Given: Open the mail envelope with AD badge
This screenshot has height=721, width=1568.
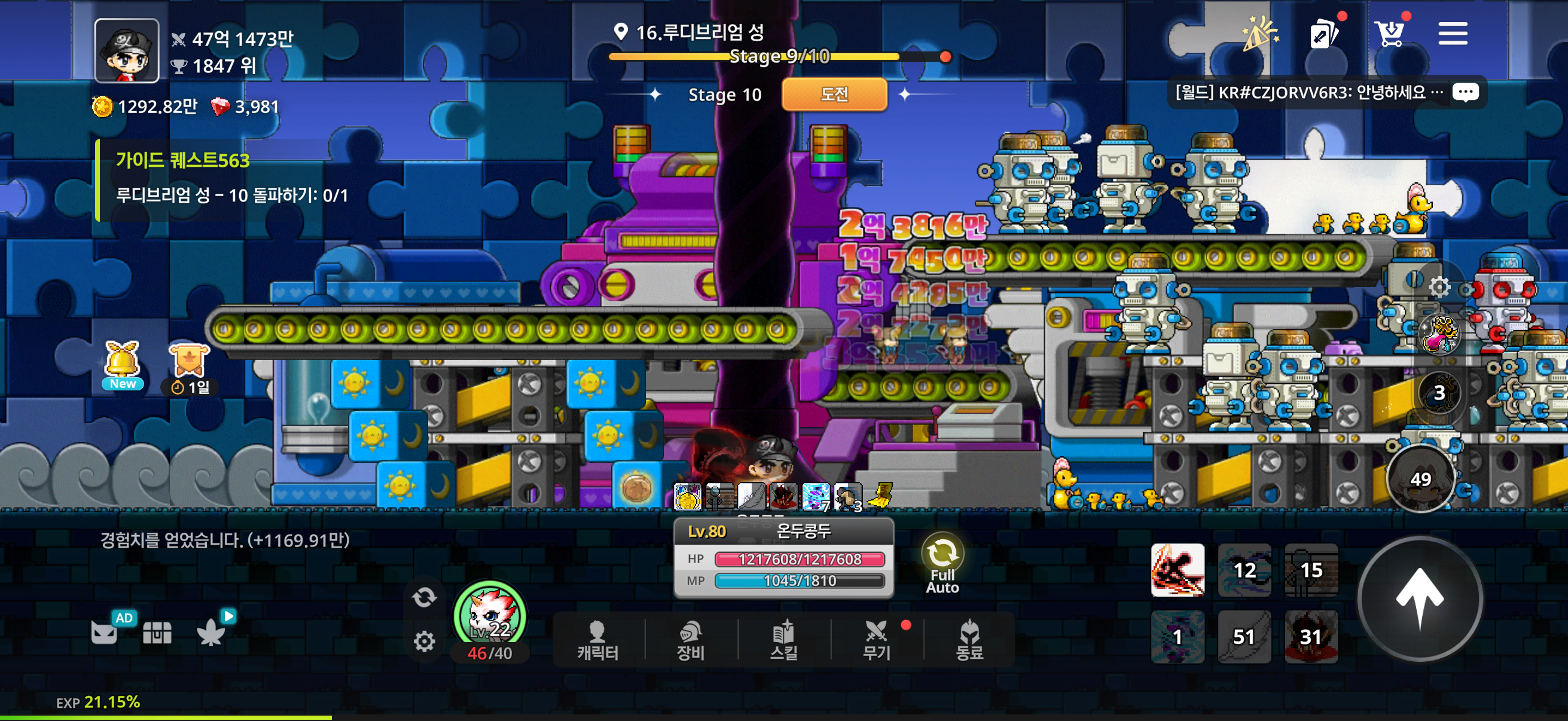Looking at the screenshot, I should tap(105, 632).
